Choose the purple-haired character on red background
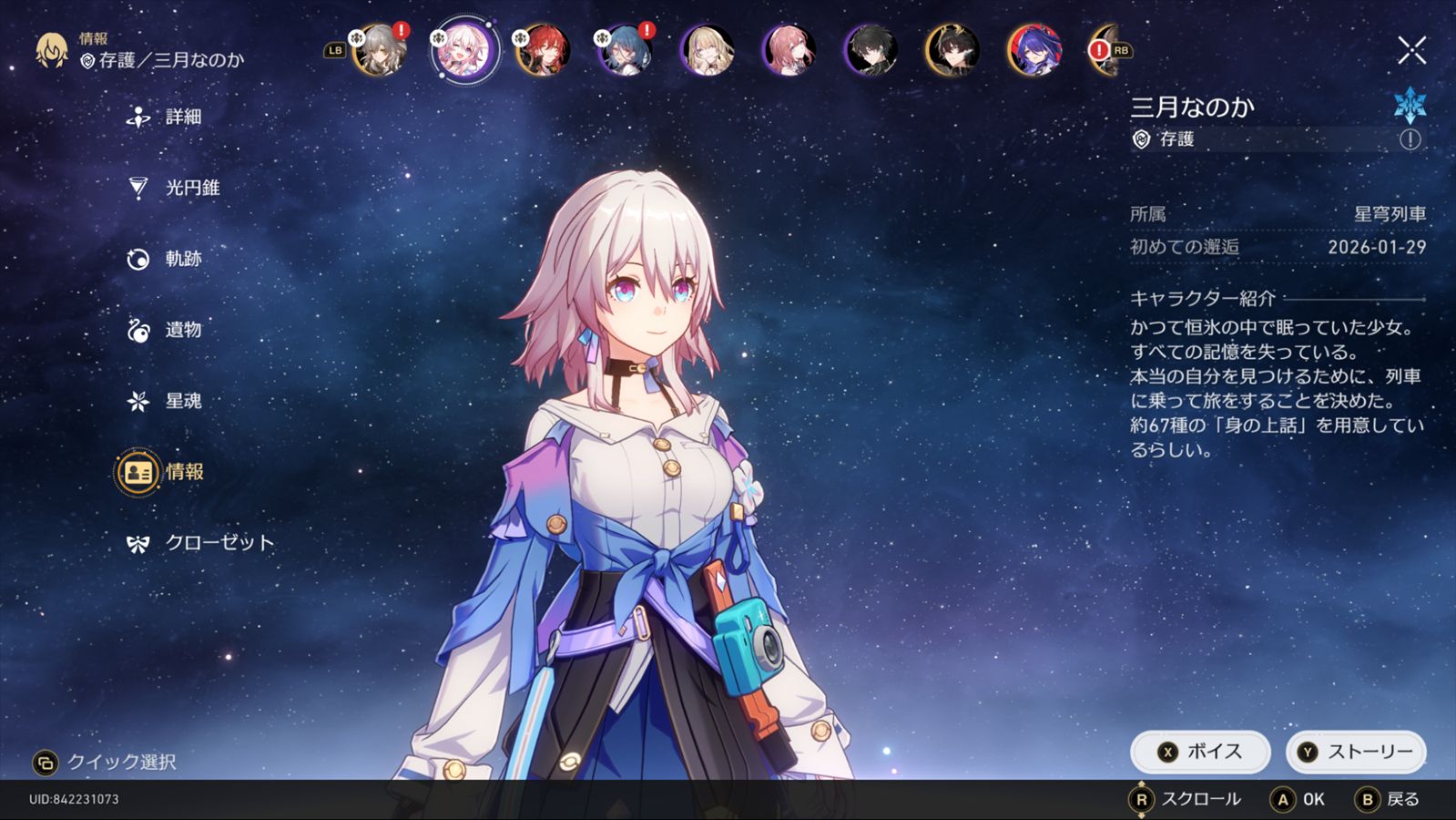Screen dimensions: 1456x820 click(1034, 50)
